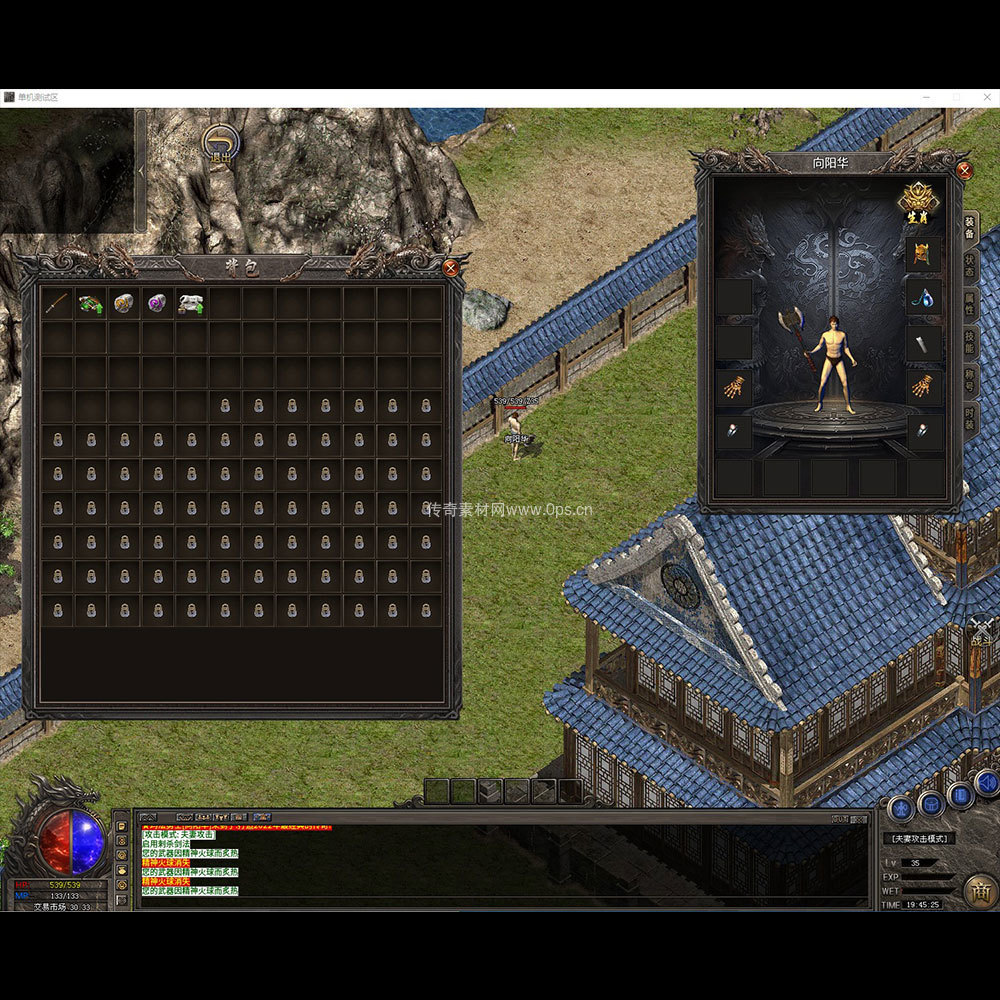Close the 背包 inventory window

tap(451, 267)
